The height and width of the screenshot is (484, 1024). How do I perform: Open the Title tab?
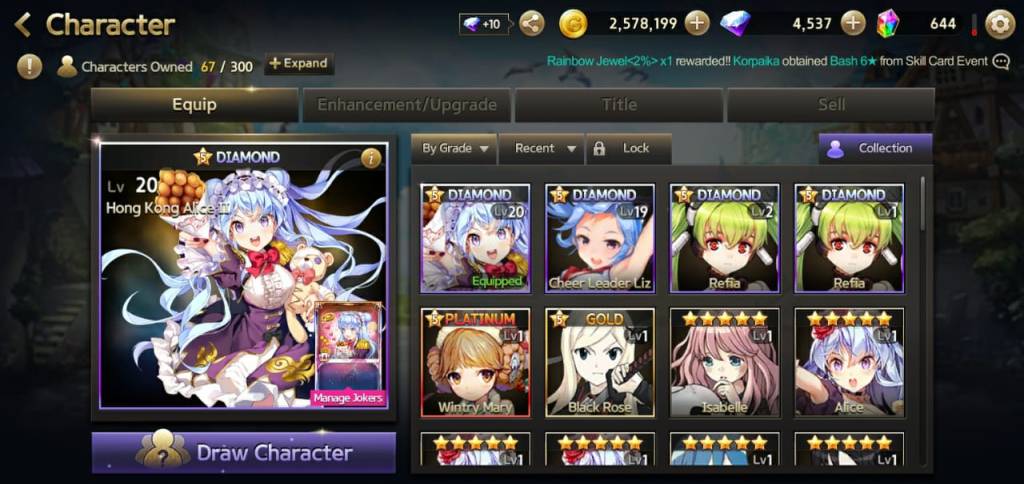tap(619, 105)
